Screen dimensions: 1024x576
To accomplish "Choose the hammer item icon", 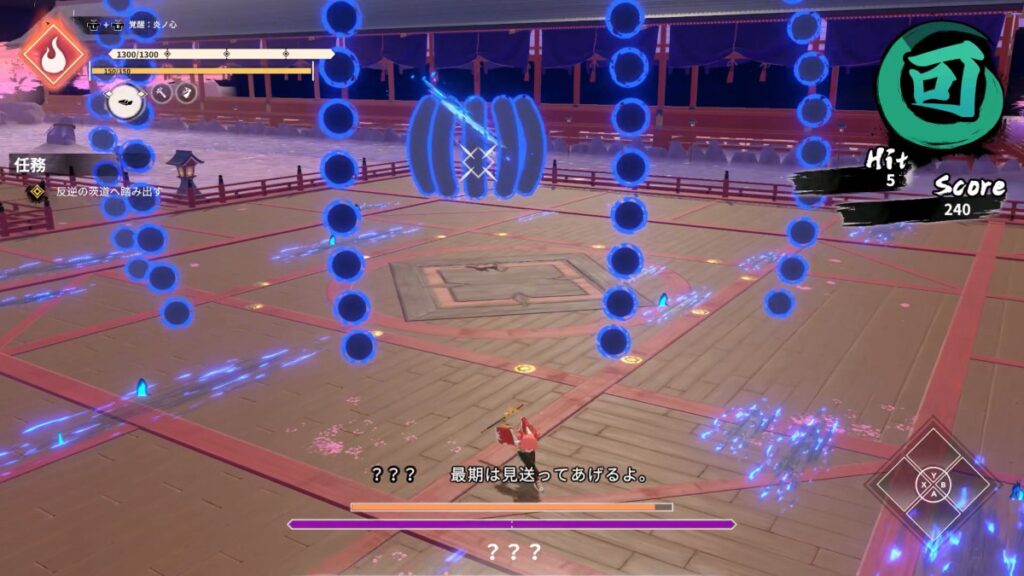I will [160, 94].
